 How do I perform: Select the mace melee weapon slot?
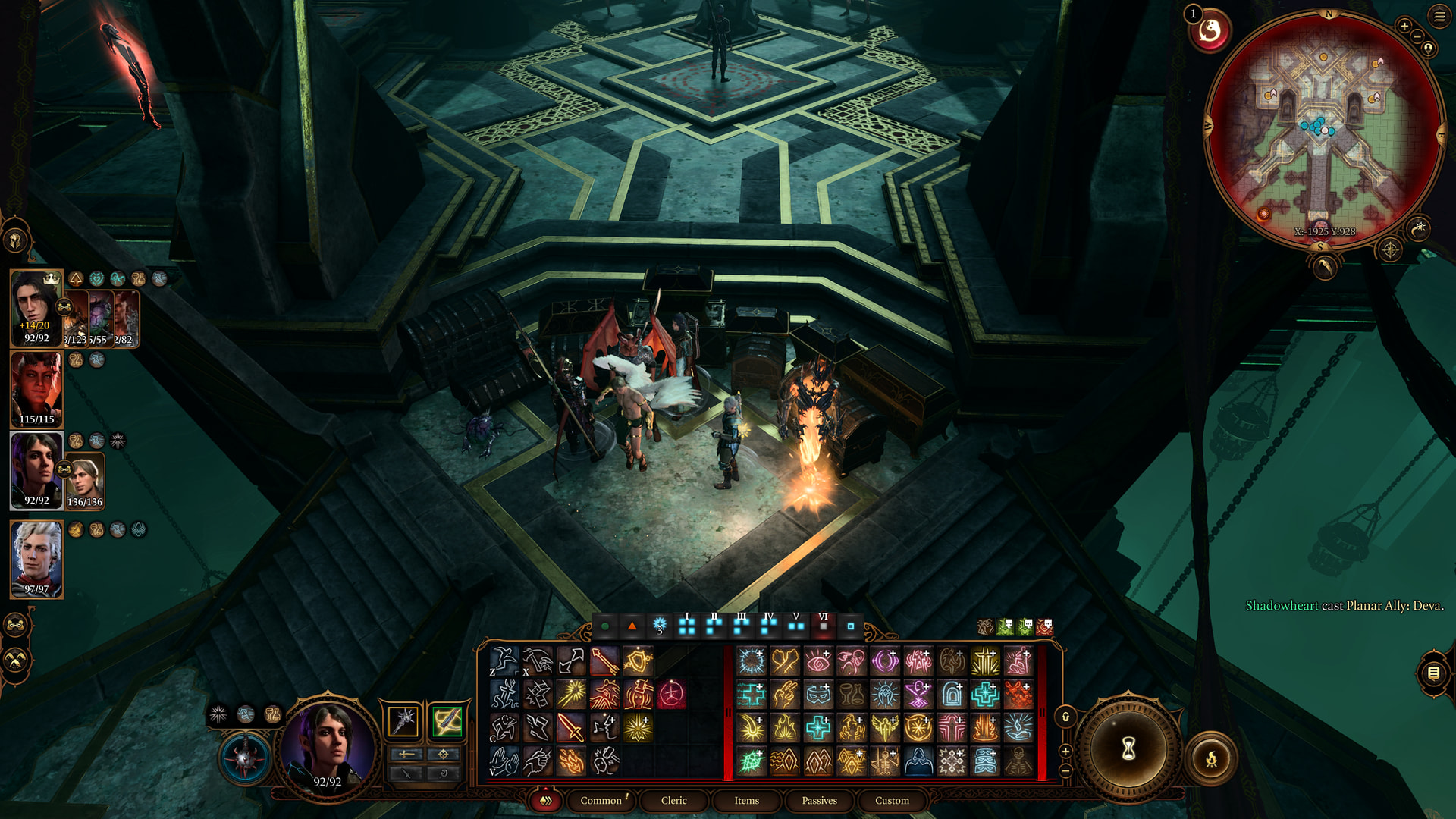403,720
